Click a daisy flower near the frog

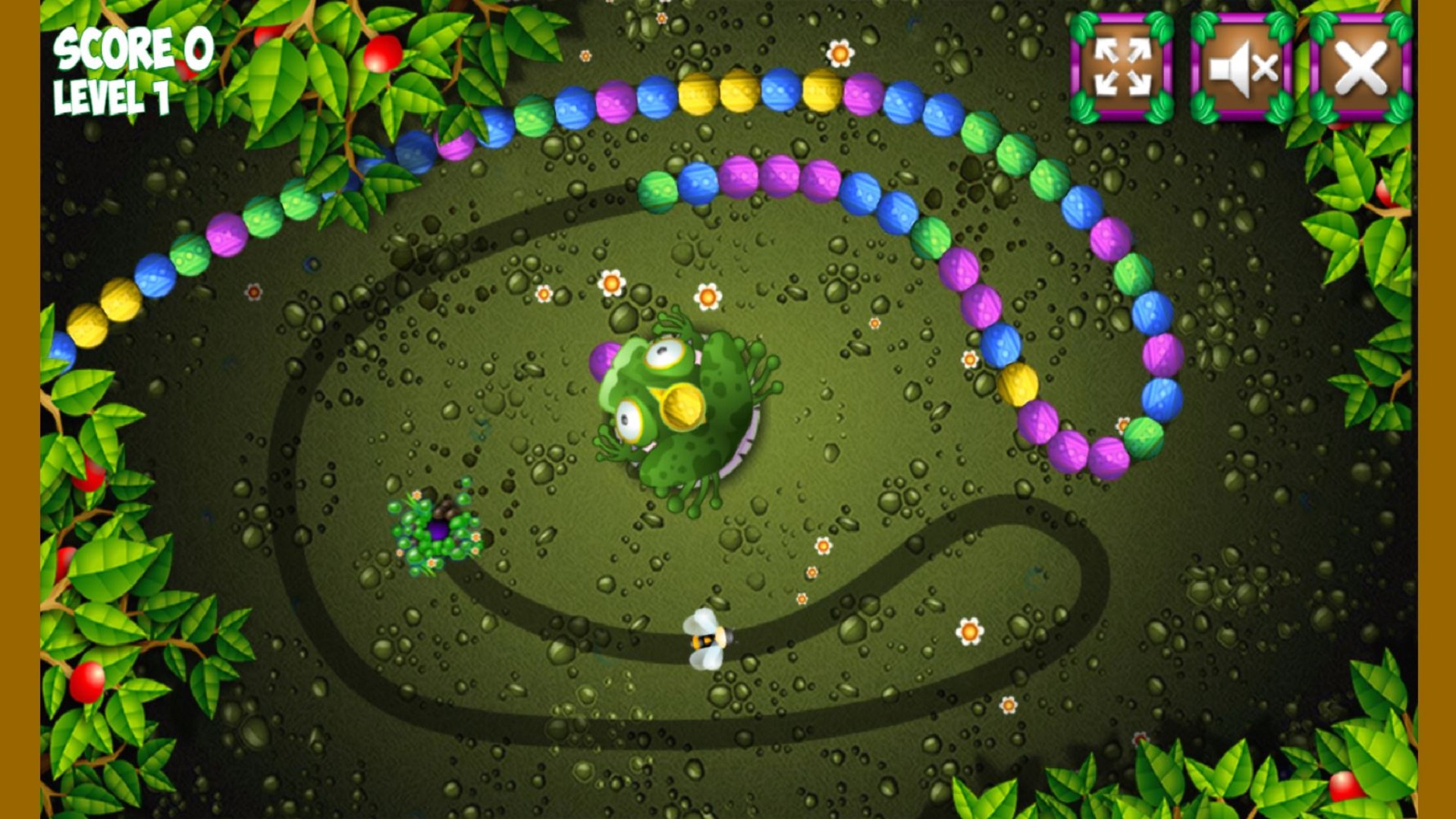pos(707,296)
